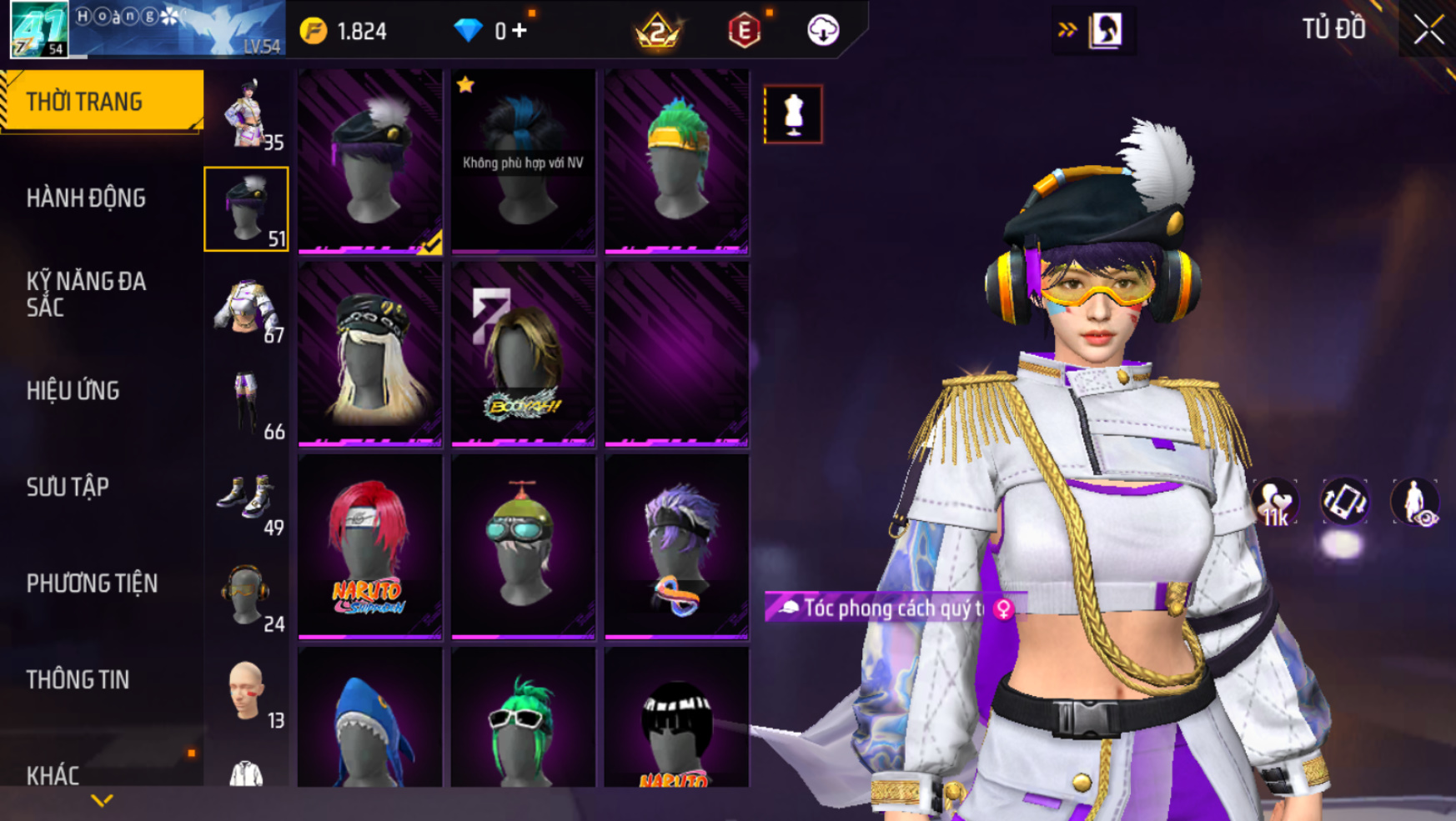
Task: Open the tops subcategory with 67 items
Action: coord(246,307)
